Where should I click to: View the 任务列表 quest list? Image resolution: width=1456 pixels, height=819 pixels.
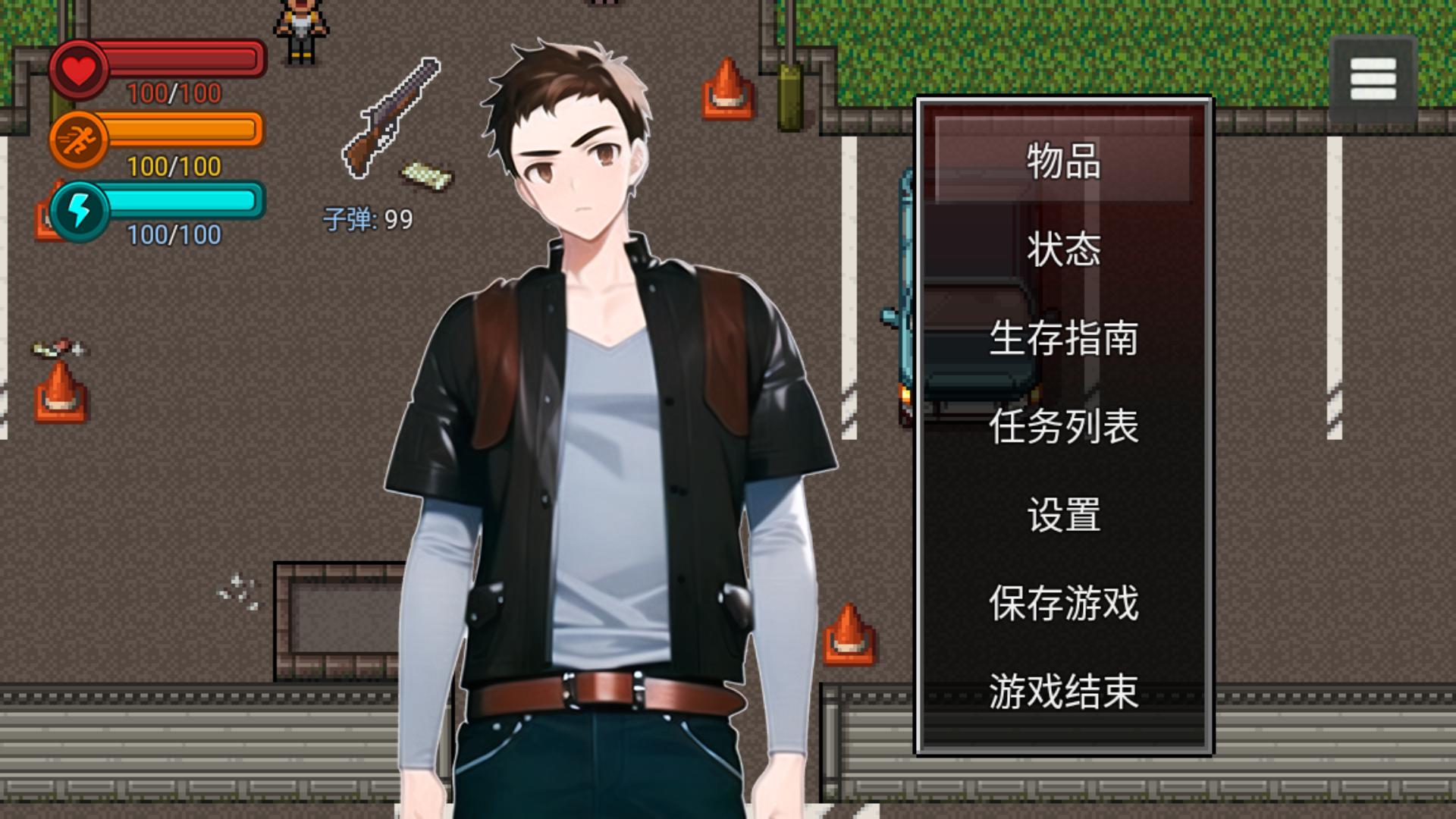click(1064, 429)
